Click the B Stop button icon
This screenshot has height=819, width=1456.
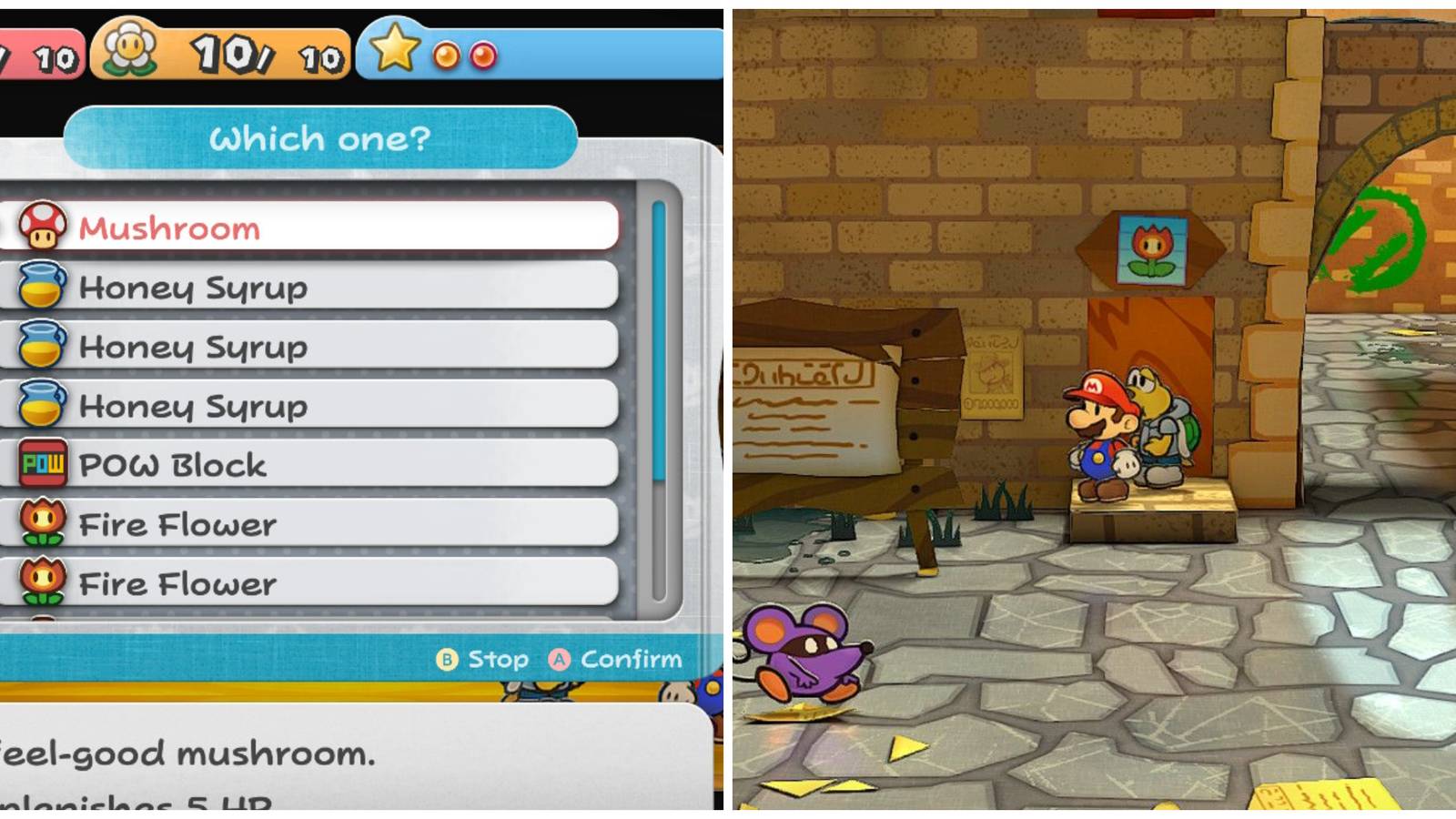coord(446,659)
